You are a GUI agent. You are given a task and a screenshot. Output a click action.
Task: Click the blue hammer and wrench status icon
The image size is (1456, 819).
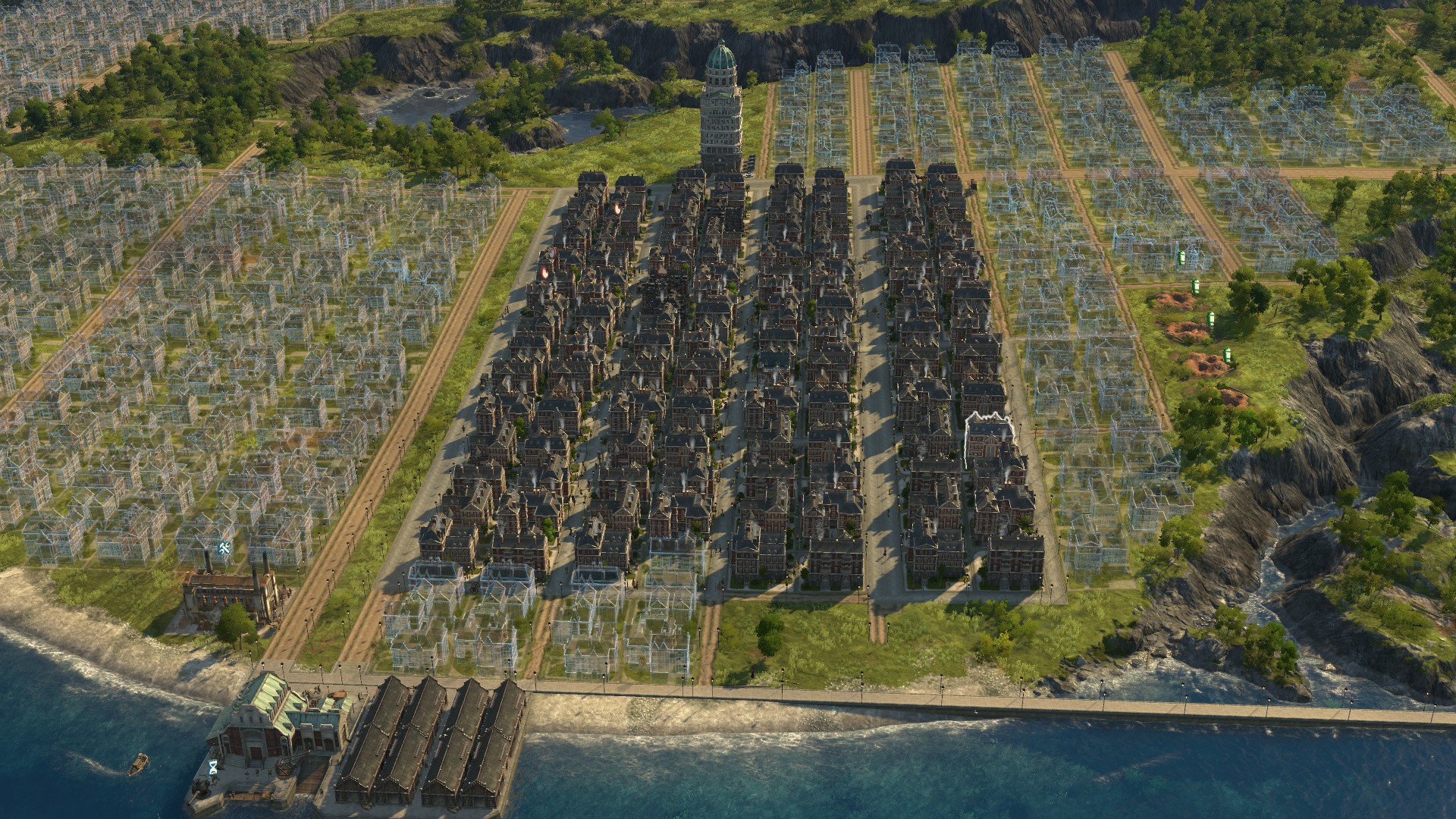[x=224, y=548]
